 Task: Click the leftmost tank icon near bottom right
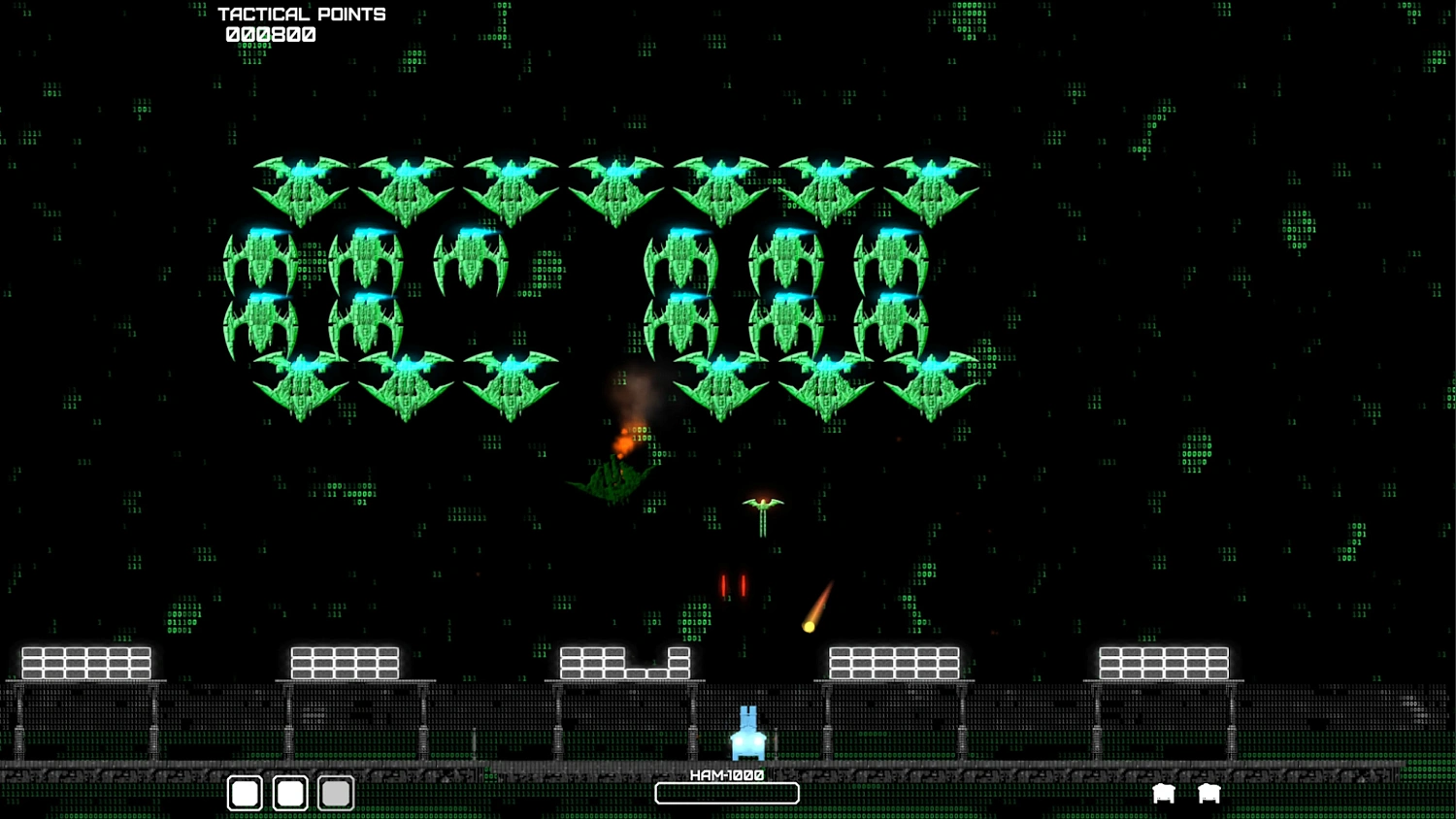coord(1163,793)
